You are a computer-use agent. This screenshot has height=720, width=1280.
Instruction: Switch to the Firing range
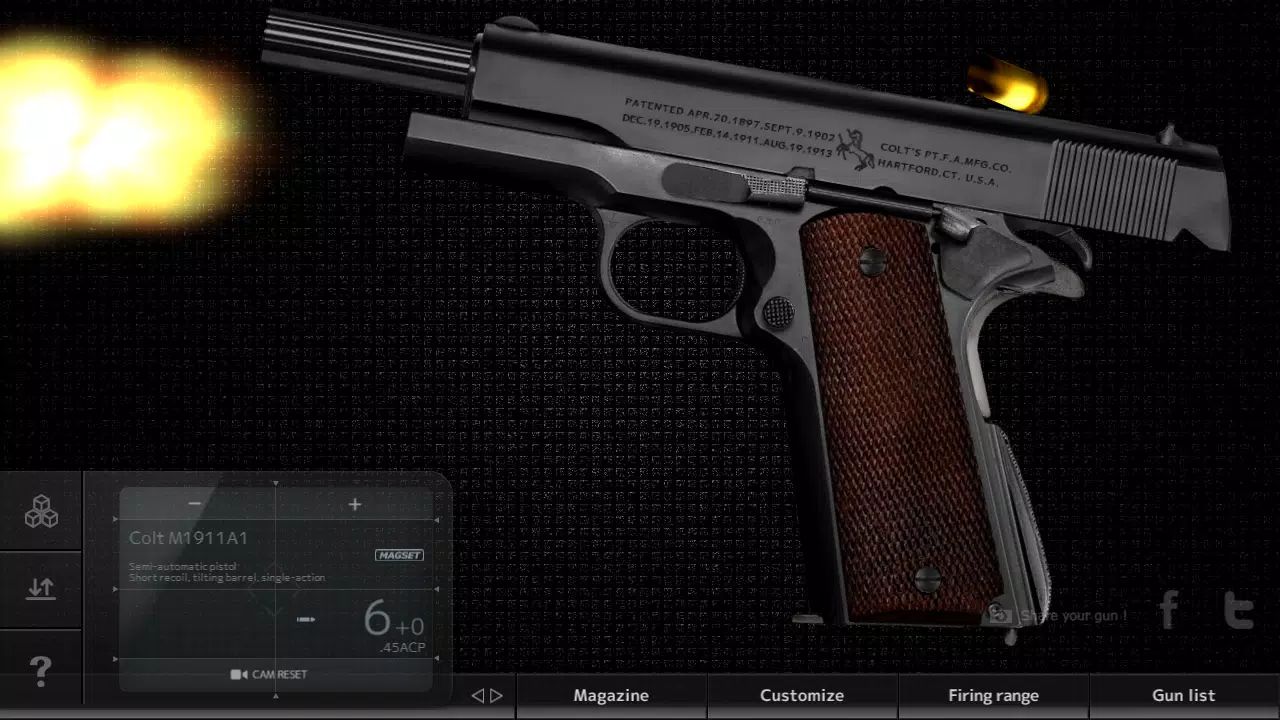tap(994, 694)
